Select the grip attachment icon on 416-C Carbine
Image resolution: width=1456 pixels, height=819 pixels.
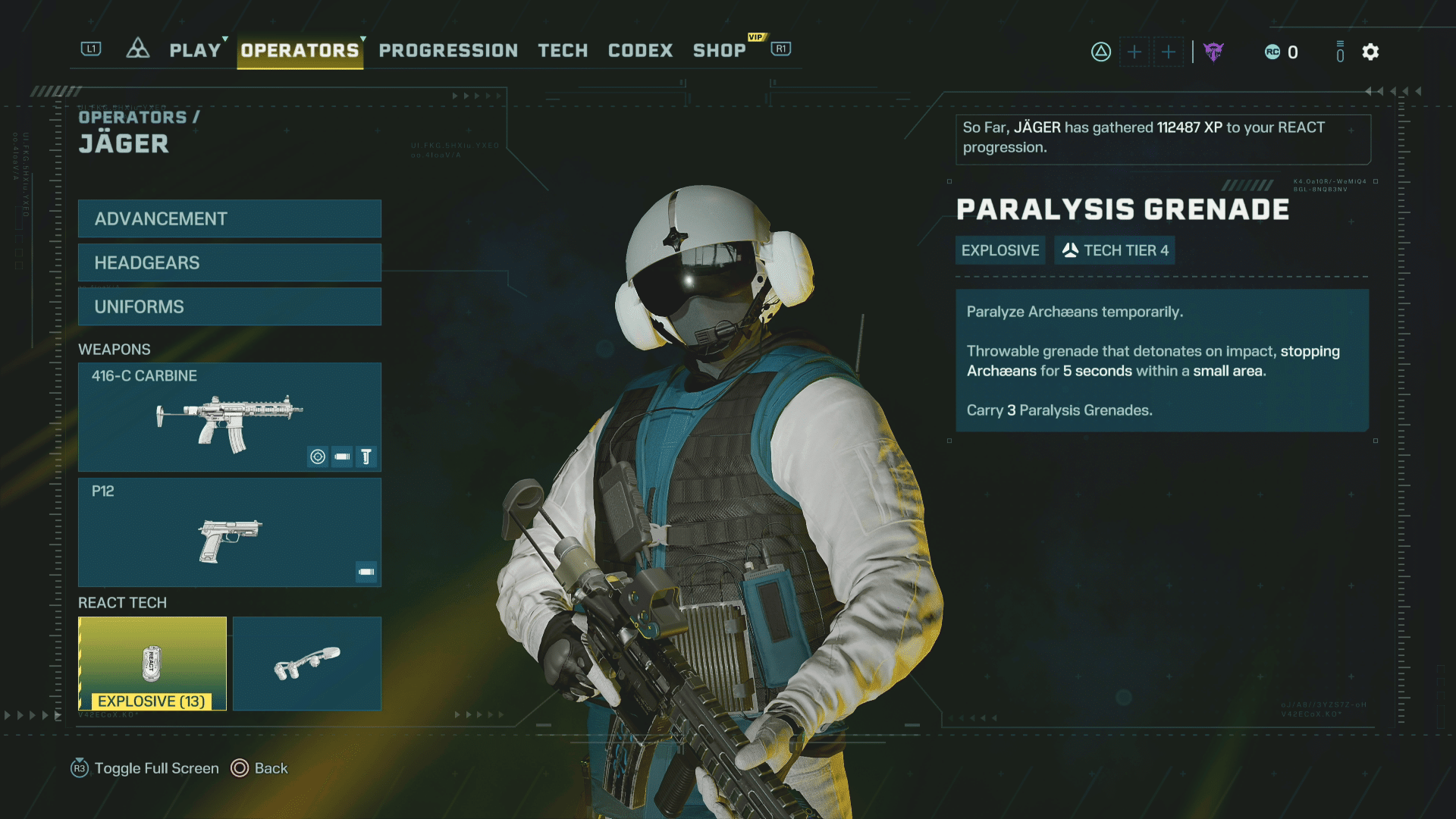(x=366, y=457)
